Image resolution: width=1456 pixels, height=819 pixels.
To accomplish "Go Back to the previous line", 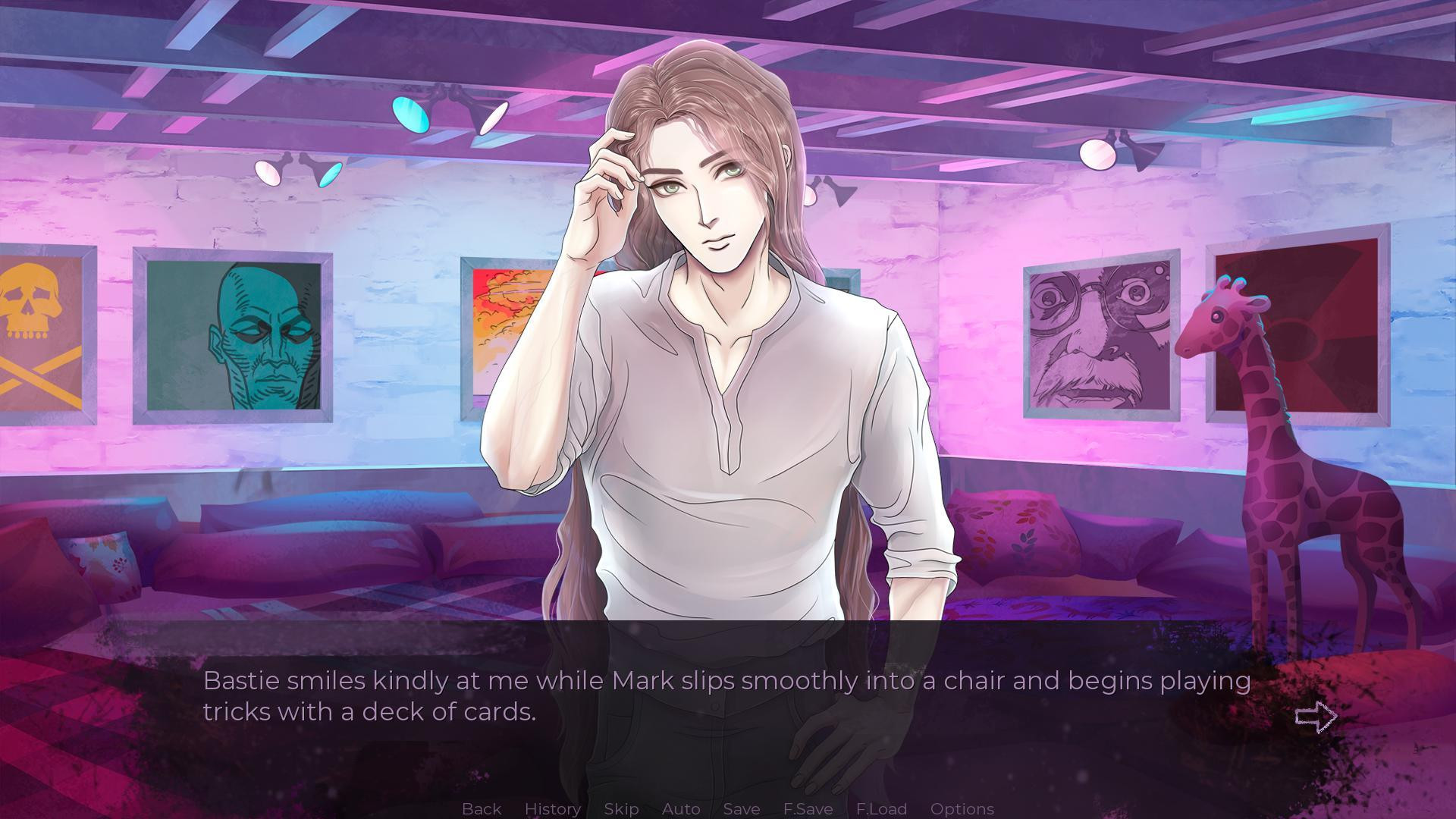I will (x=481, y=808).
